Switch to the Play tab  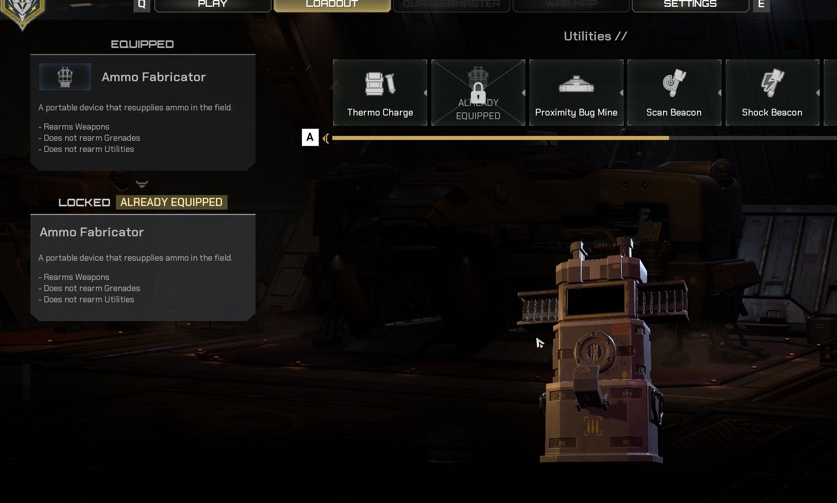(212, 5)
